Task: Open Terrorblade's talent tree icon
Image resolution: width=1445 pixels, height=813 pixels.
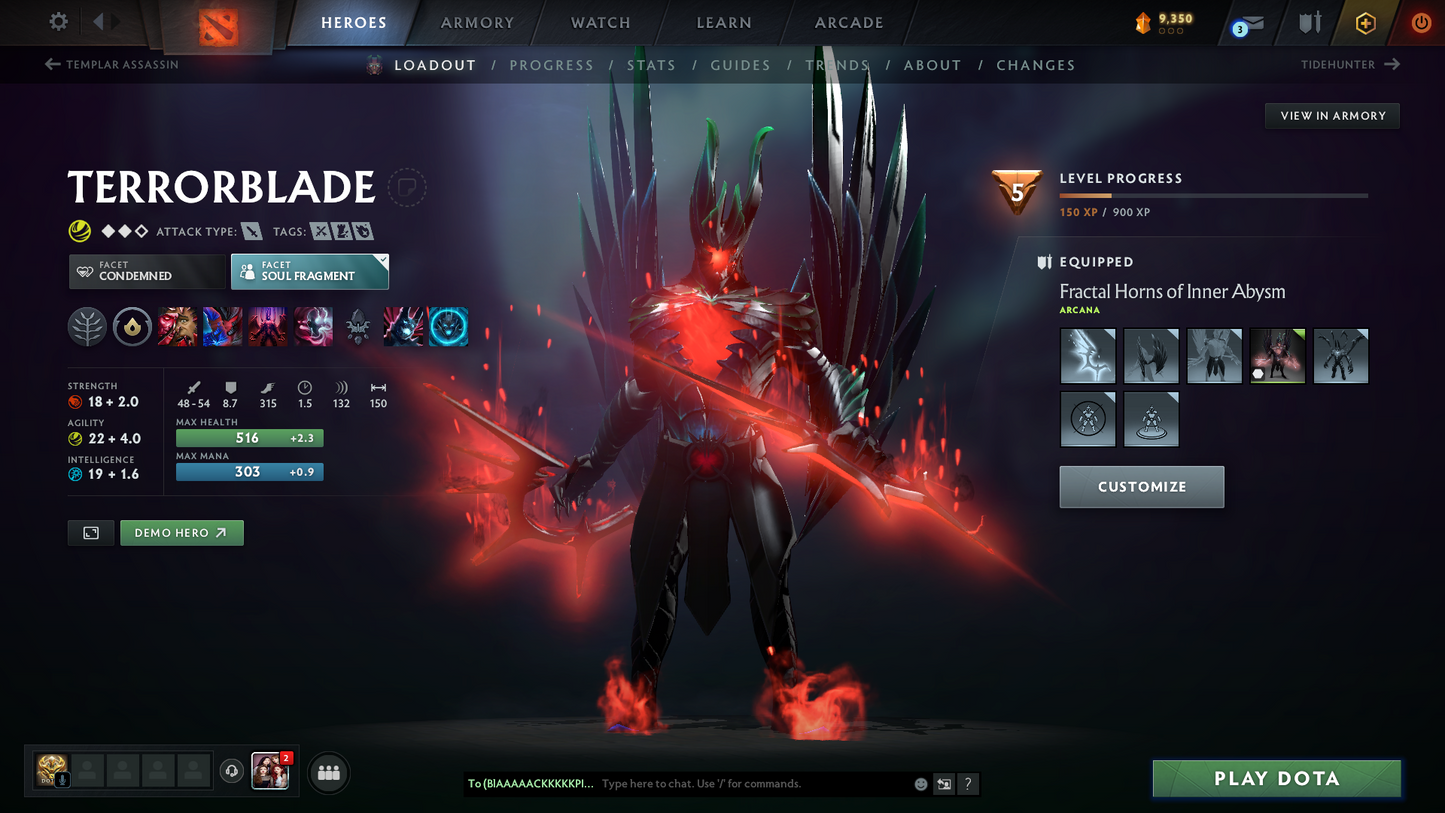Action: [87, 326]
